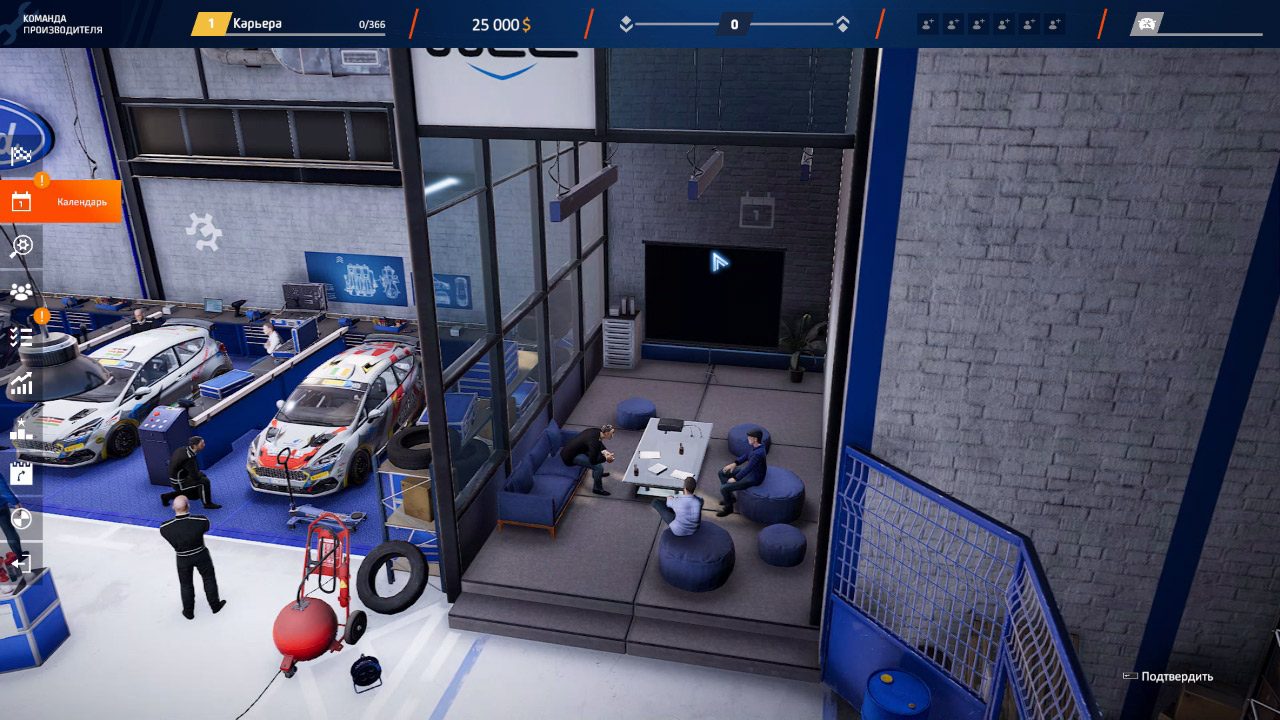This screenshot has width=1280, height=720.
Task: Click the schedule calendar-with-arrow sidebar icon
Action: point(21,473)
